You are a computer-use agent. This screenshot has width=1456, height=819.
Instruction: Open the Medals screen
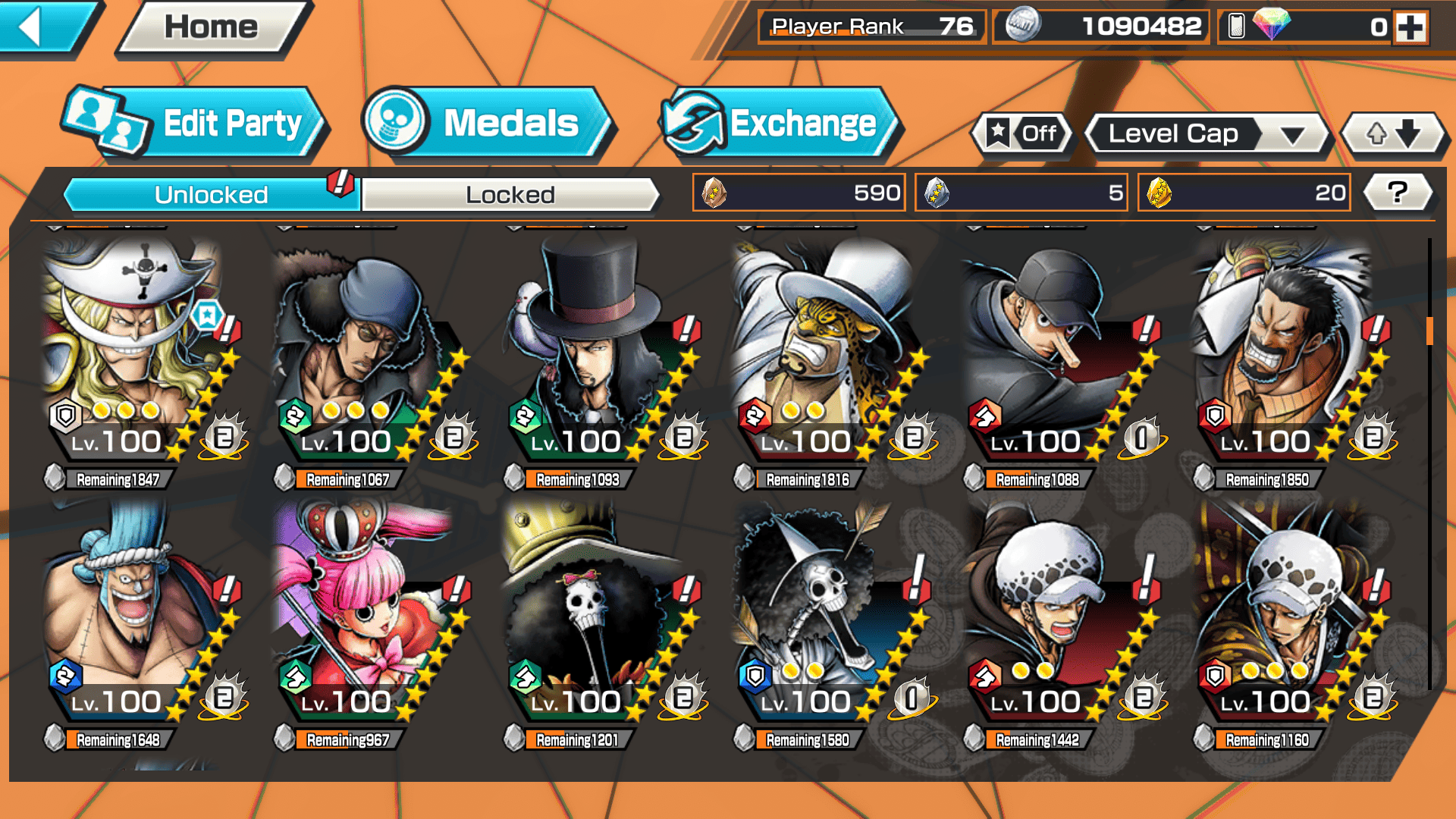[x=485, y=123]
